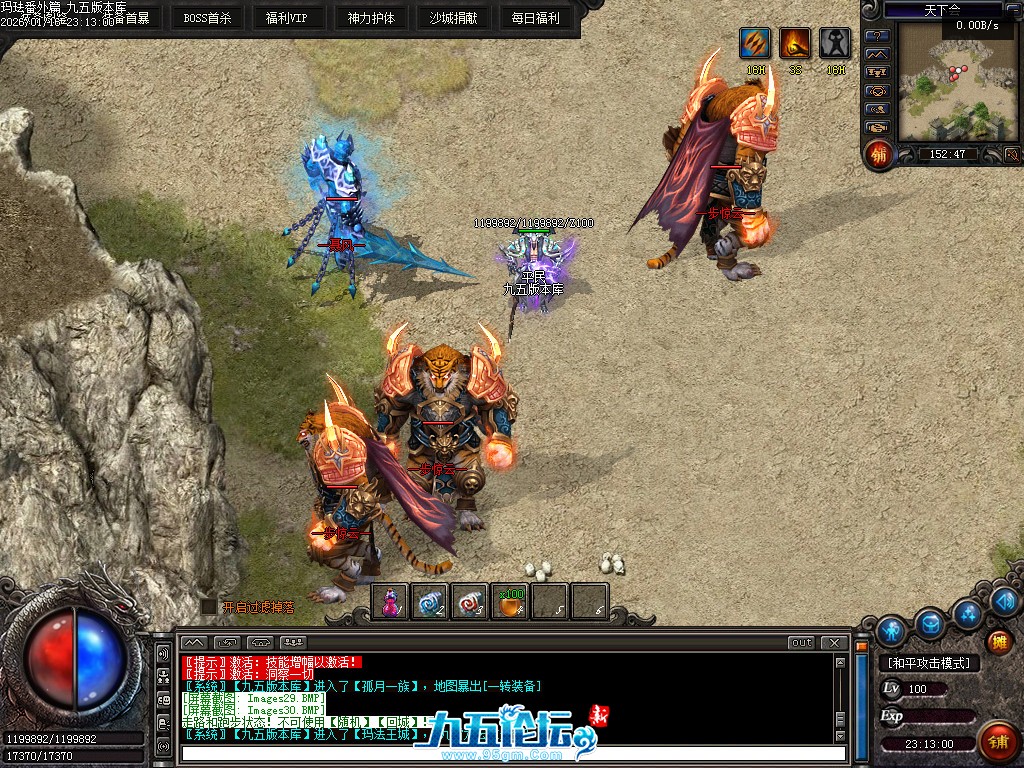Click the claw slash buff icon

[755, 44]
